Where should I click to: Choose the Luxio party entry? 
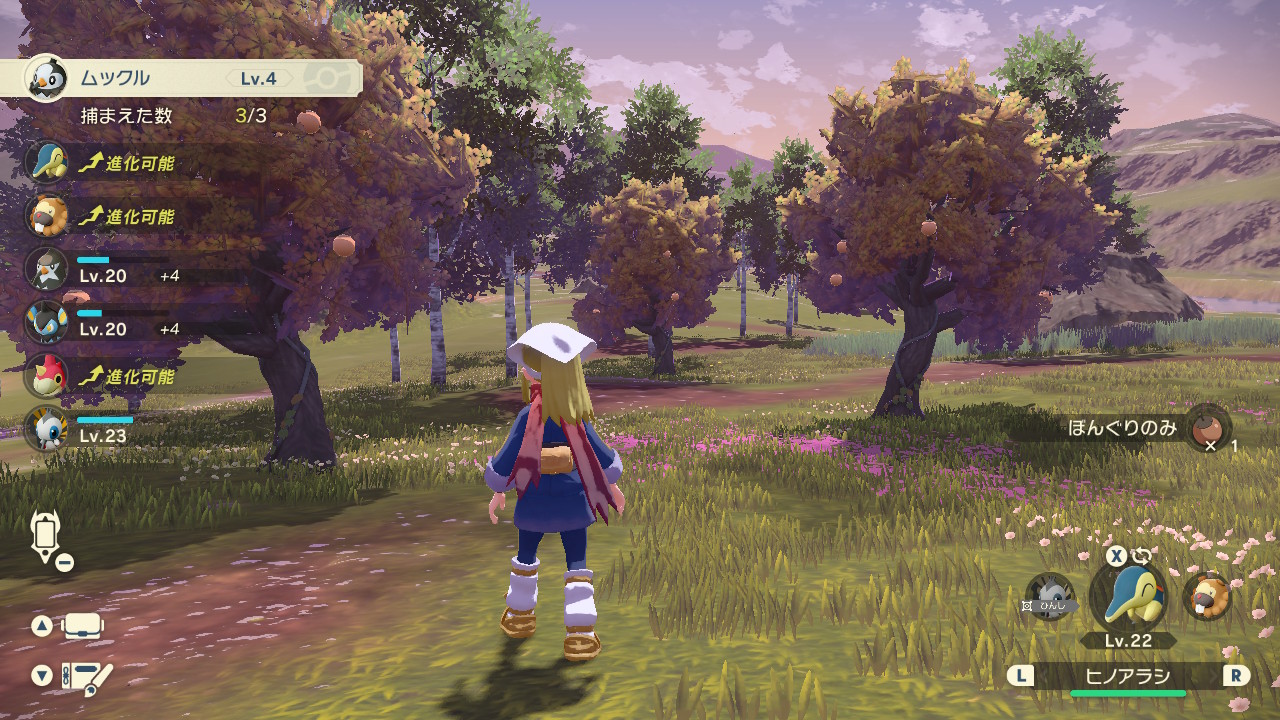(47, 322)
